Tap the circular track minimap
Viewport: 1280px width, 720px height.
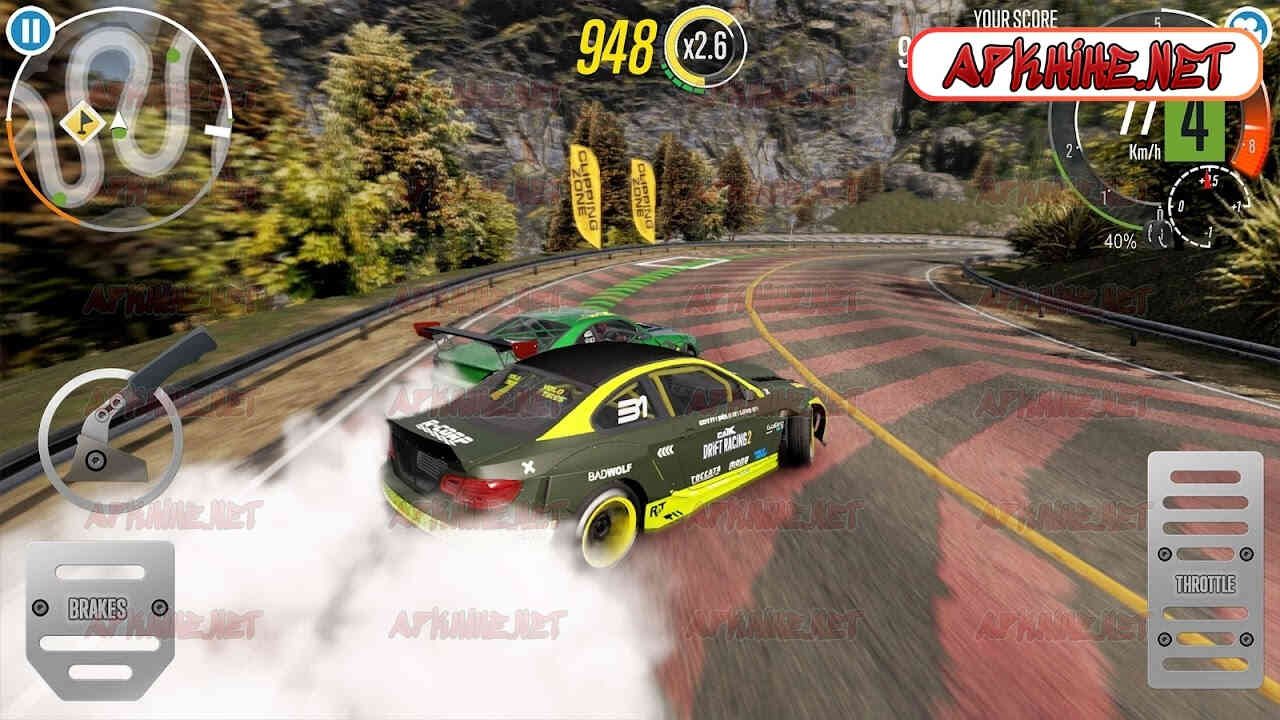(x=120, y=120)
